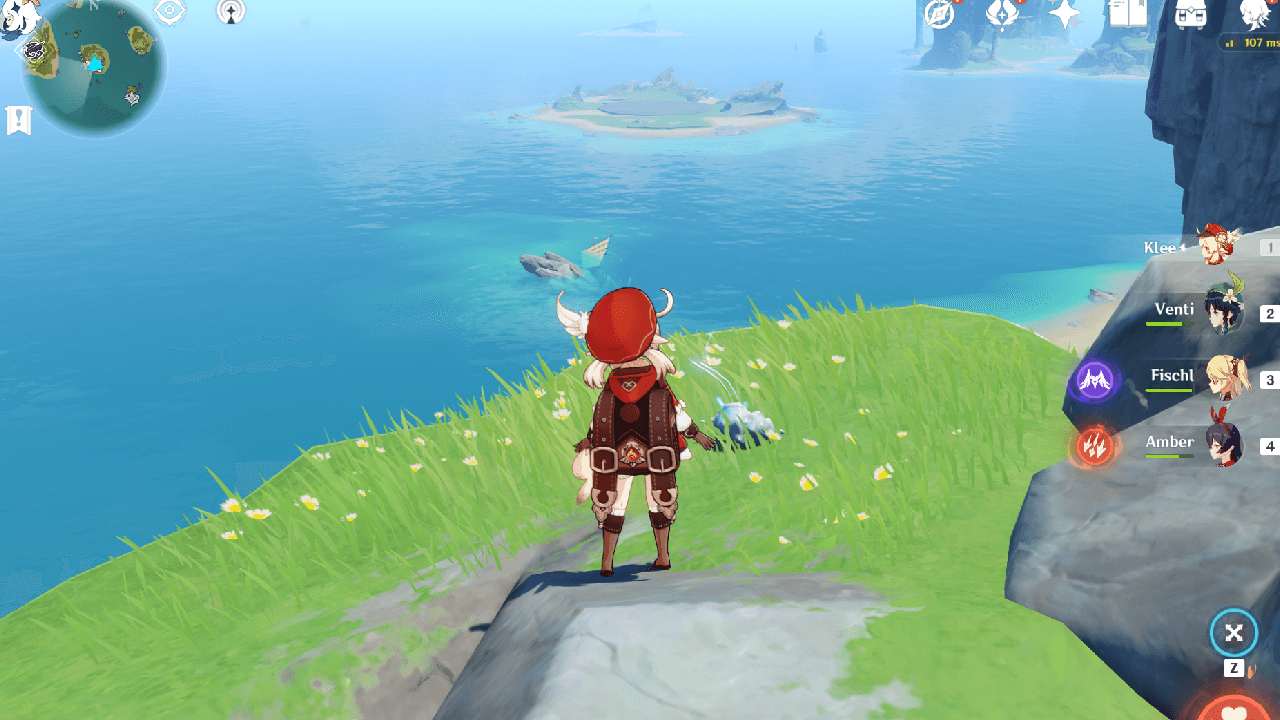This screenshot has width=1280, height=720.
Task: Open the Inventory backpack
Action: pos(1191,12)
